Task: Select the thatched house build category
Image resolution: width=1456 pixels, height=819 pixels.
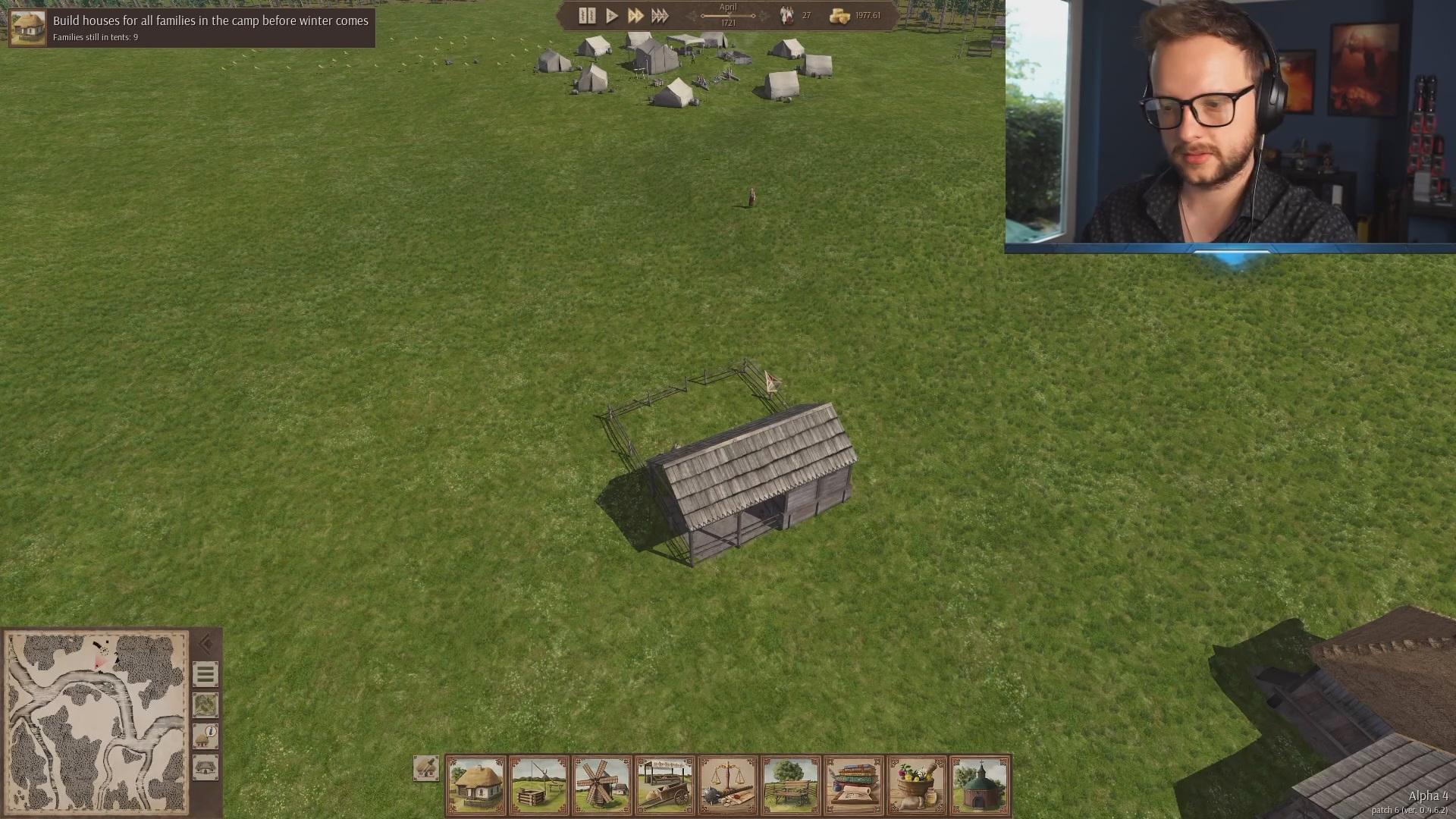Action: (x=476, y=785)
